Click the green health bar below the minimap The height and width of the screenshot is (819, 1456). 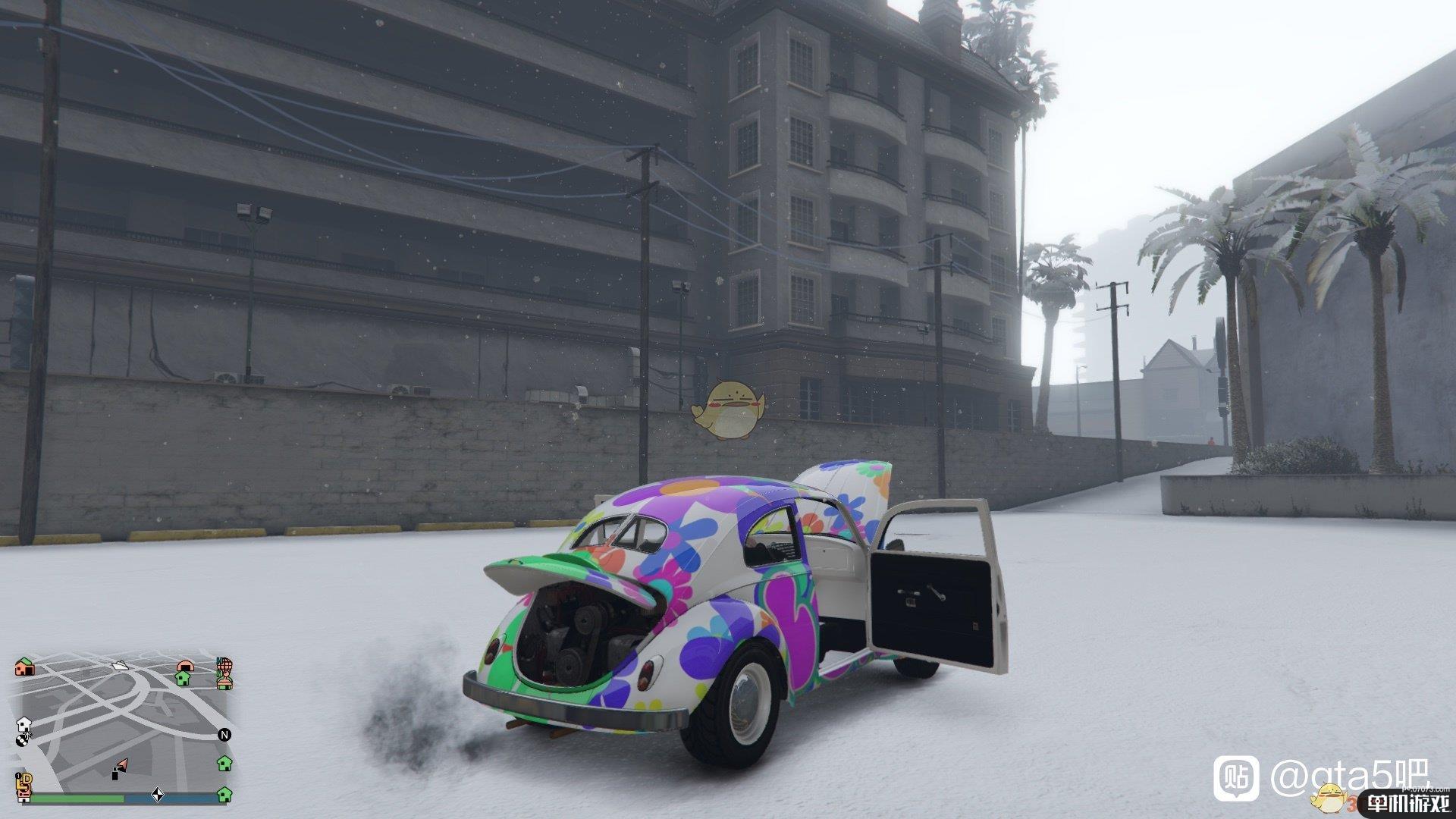coord(77,797)
